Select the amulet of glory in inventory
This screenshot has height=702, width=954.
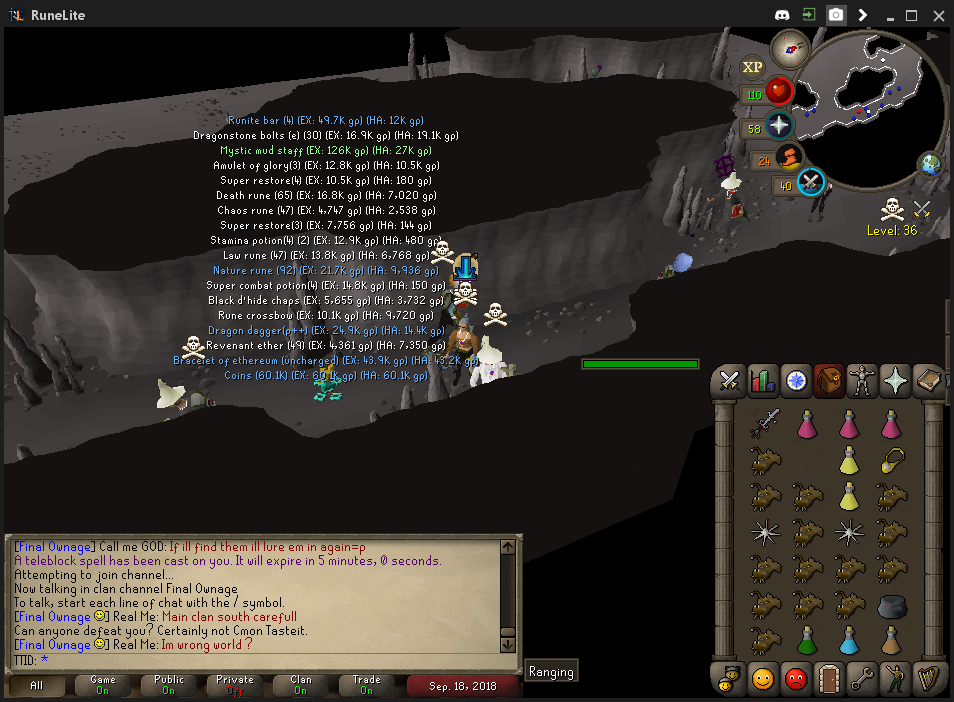tap(890, 460)
